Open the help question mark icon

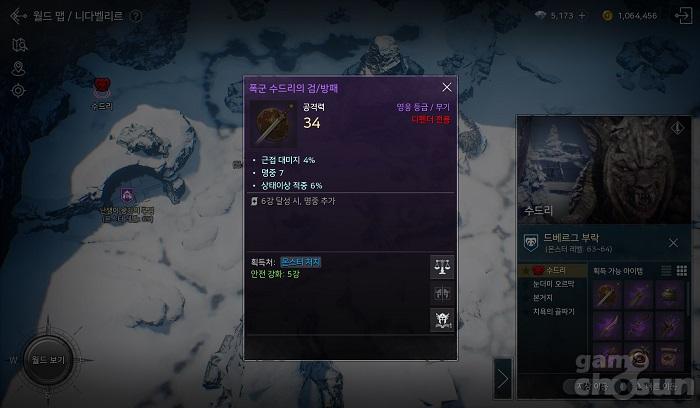click(136, 16)
